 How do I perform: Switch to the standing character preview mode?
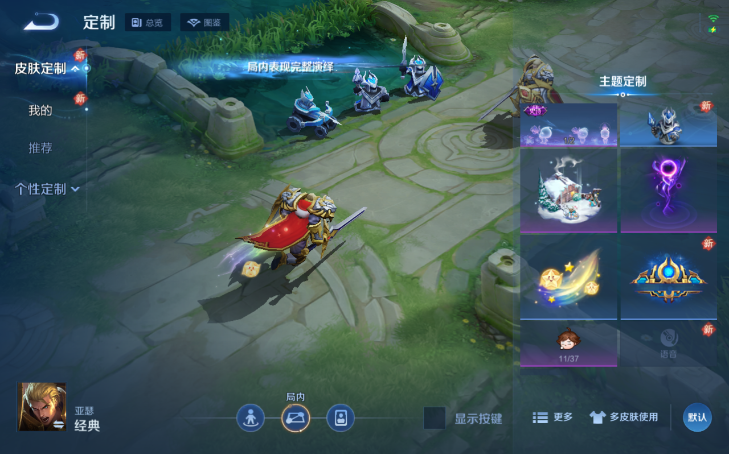tap(250, 417)
